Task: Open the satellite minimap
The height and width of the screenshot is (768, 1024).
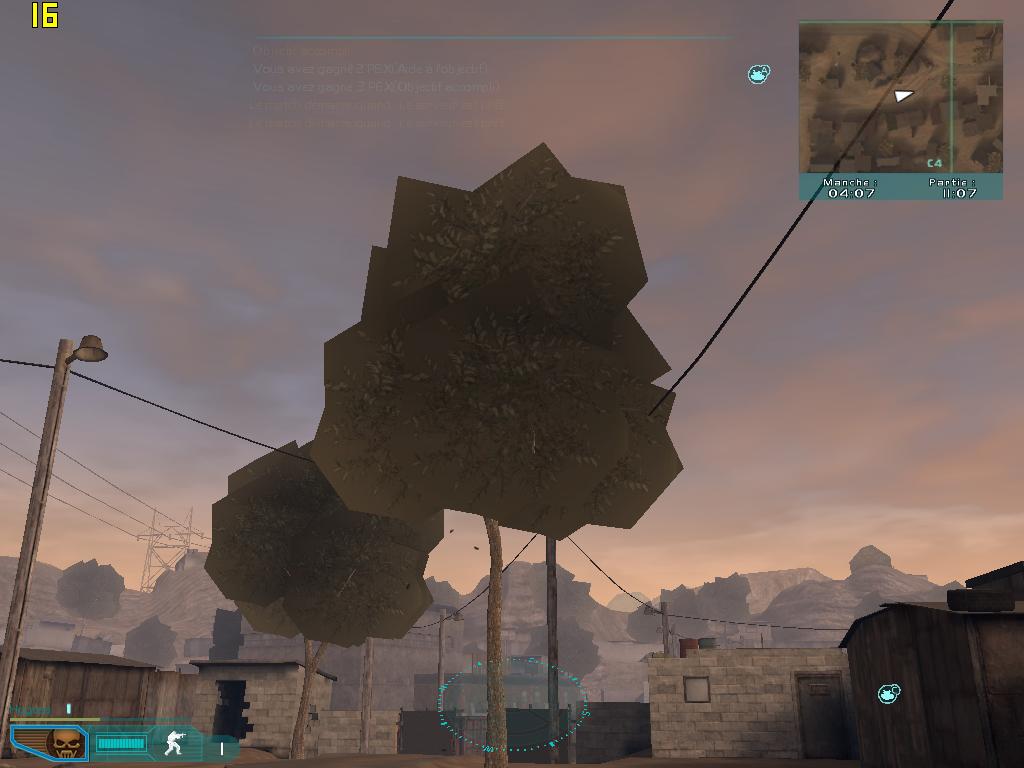Action: pyautogui.click(x=900, y=98)
